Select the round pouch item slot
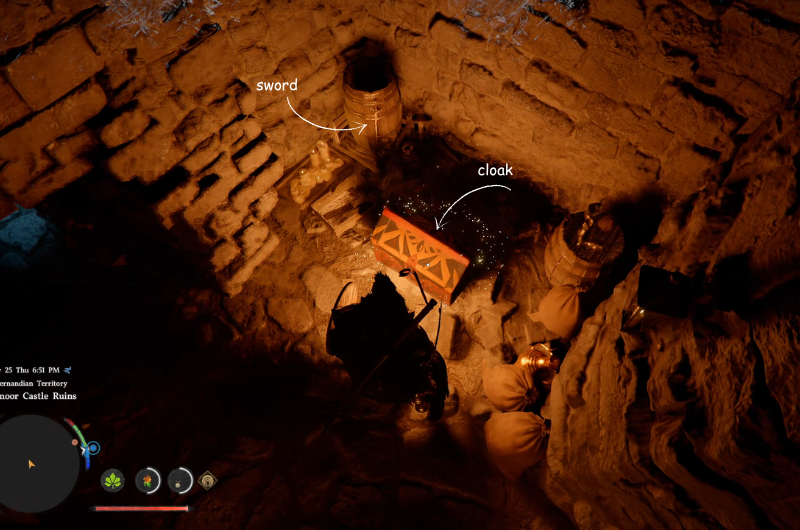This screenshot has width=800, height=530. [x=180, y=481]
